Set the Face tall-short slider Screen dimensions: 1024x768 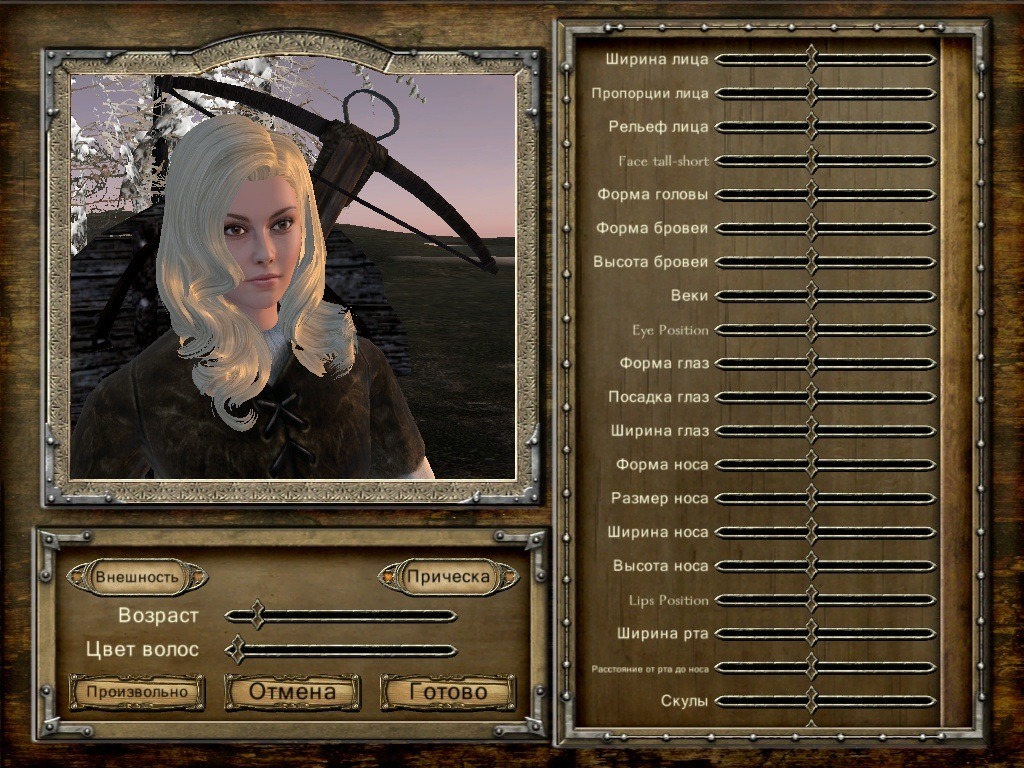point(811,161)
